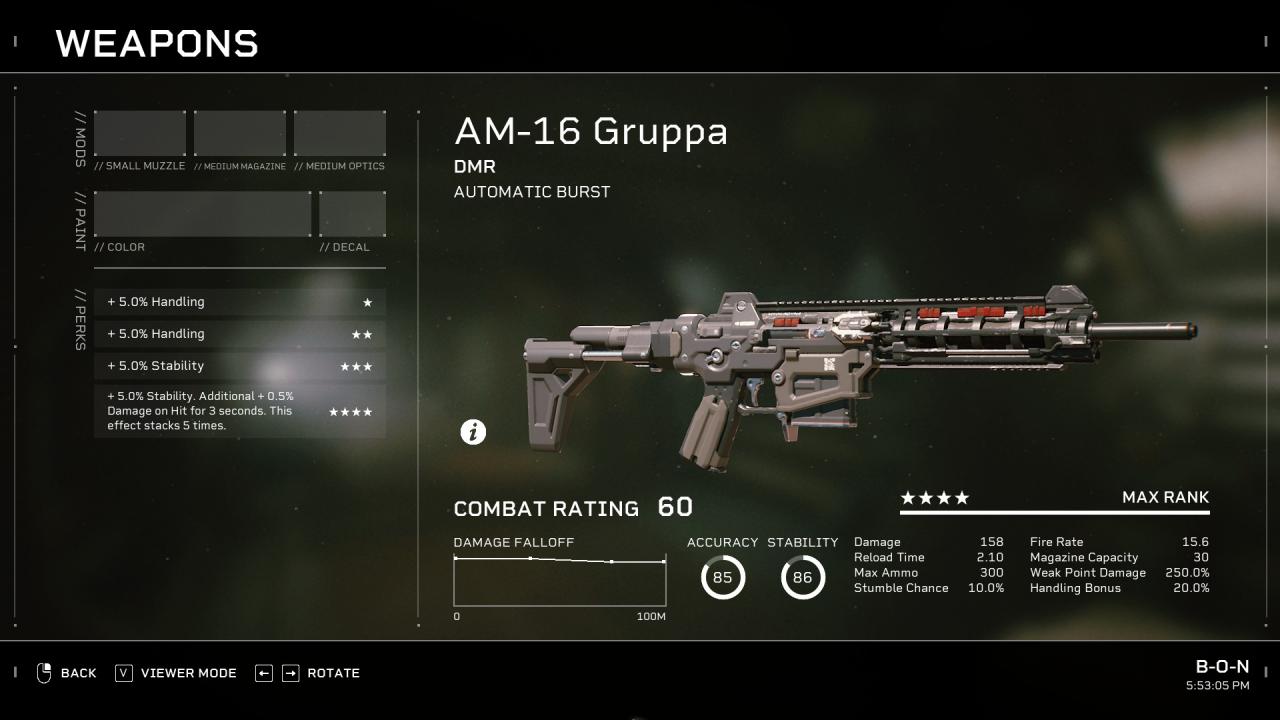Select the one-star Handling perk row
1280x720 pixels.
click(240, 302)
